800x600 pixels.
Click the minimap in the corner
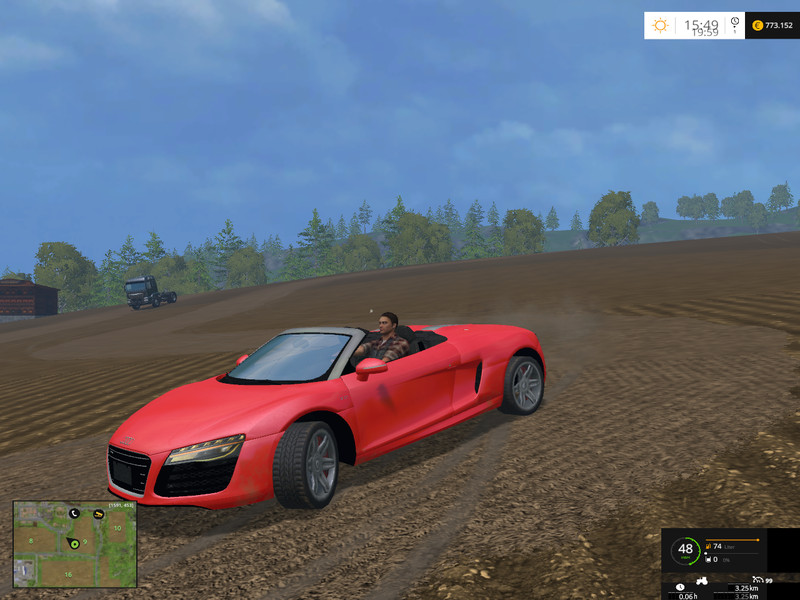(75, 544)
